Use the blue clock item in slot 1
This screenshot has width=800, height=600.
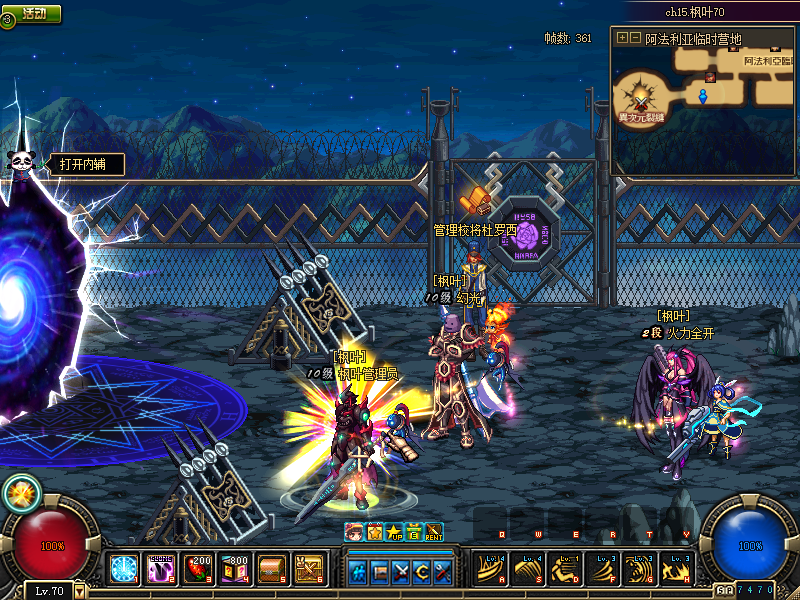point(124,569)
